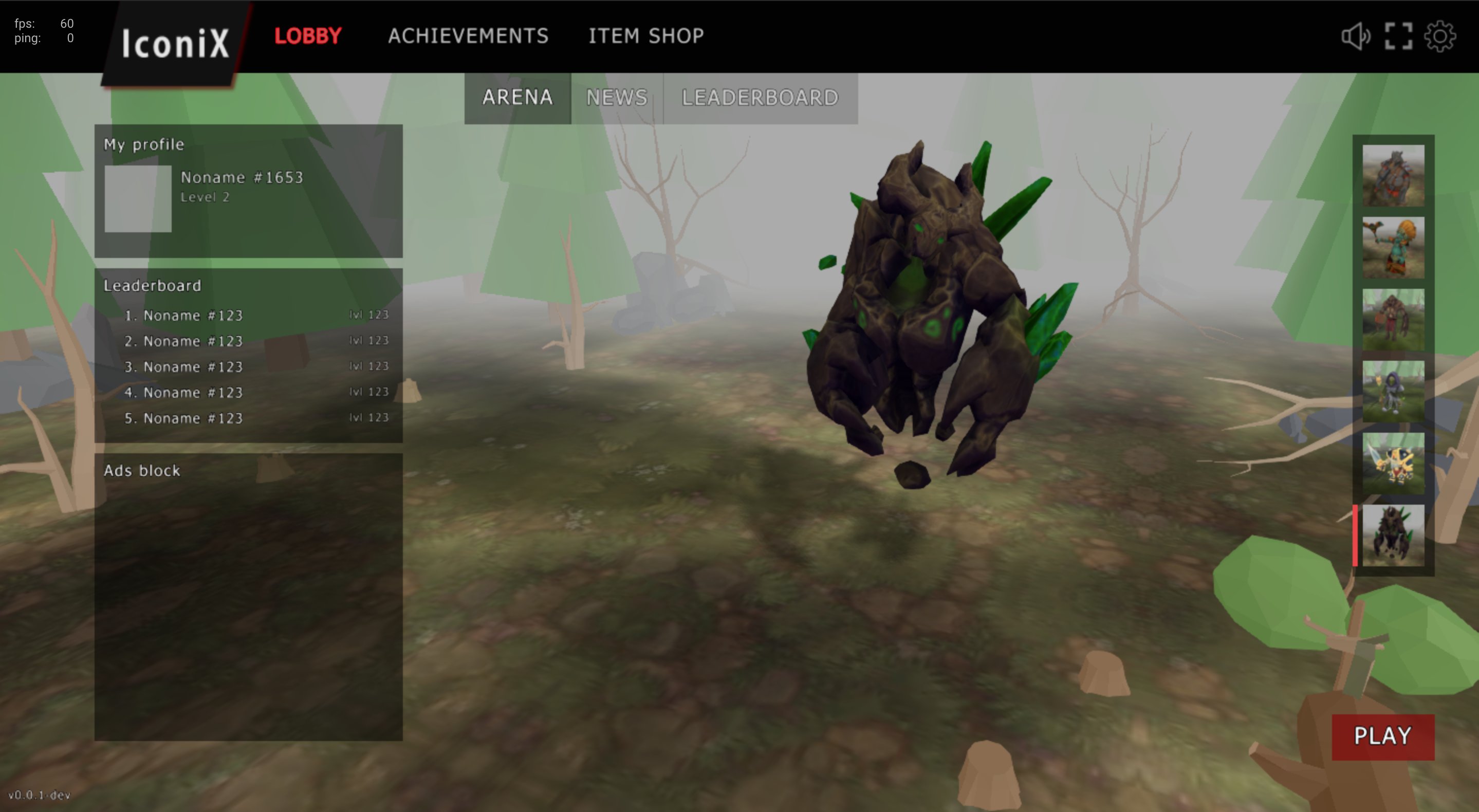Switch to the NEWS tab
The height and width of the screenshot is (812, 1479).
pyautogui.click(x=617, y=98)
